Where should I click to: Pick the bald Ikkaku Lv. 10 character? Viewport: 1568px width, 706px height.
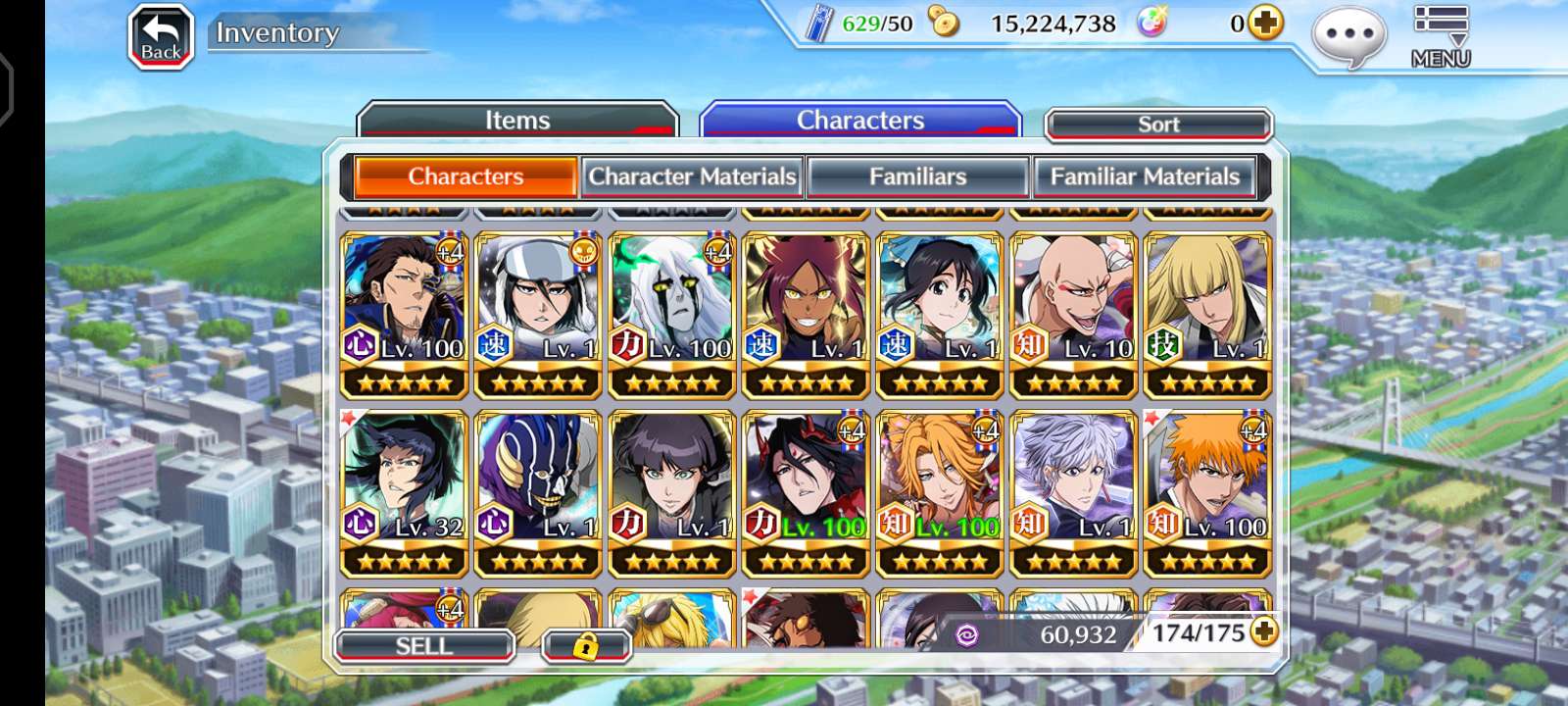pos(1073,314)
